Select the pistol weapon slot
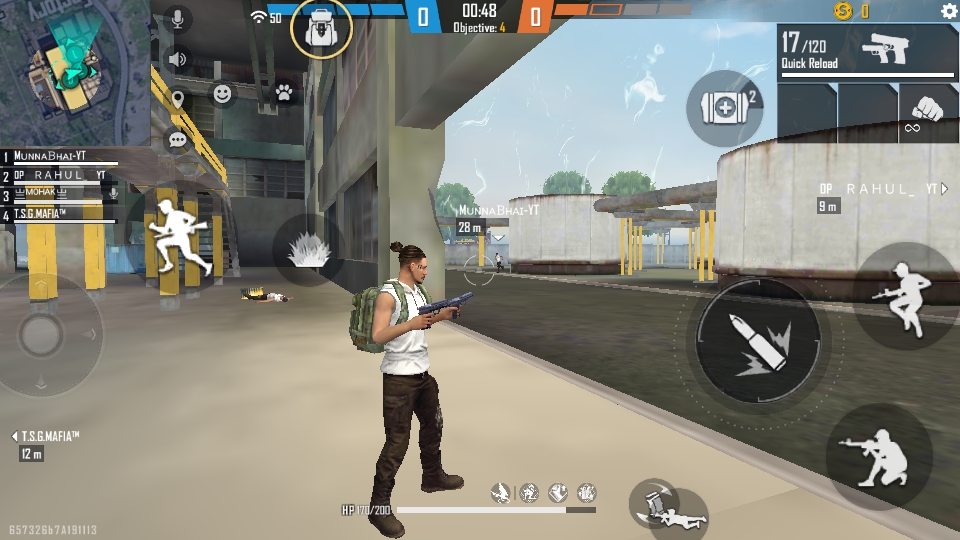Screen dimensions: 960x540 coord(868,52)
